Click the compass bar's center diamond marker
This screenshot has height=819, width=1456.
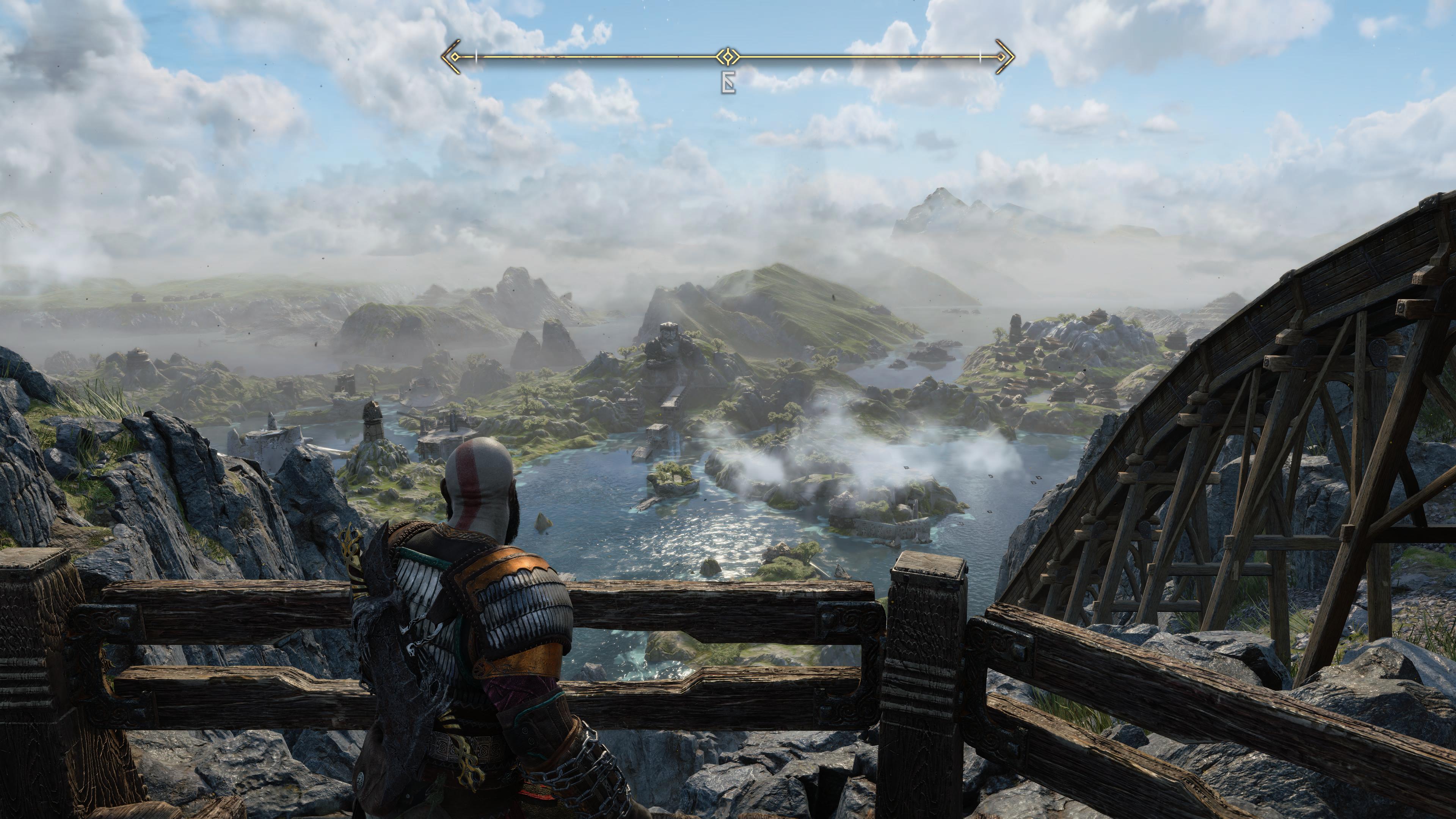click(x=728, y=56)
